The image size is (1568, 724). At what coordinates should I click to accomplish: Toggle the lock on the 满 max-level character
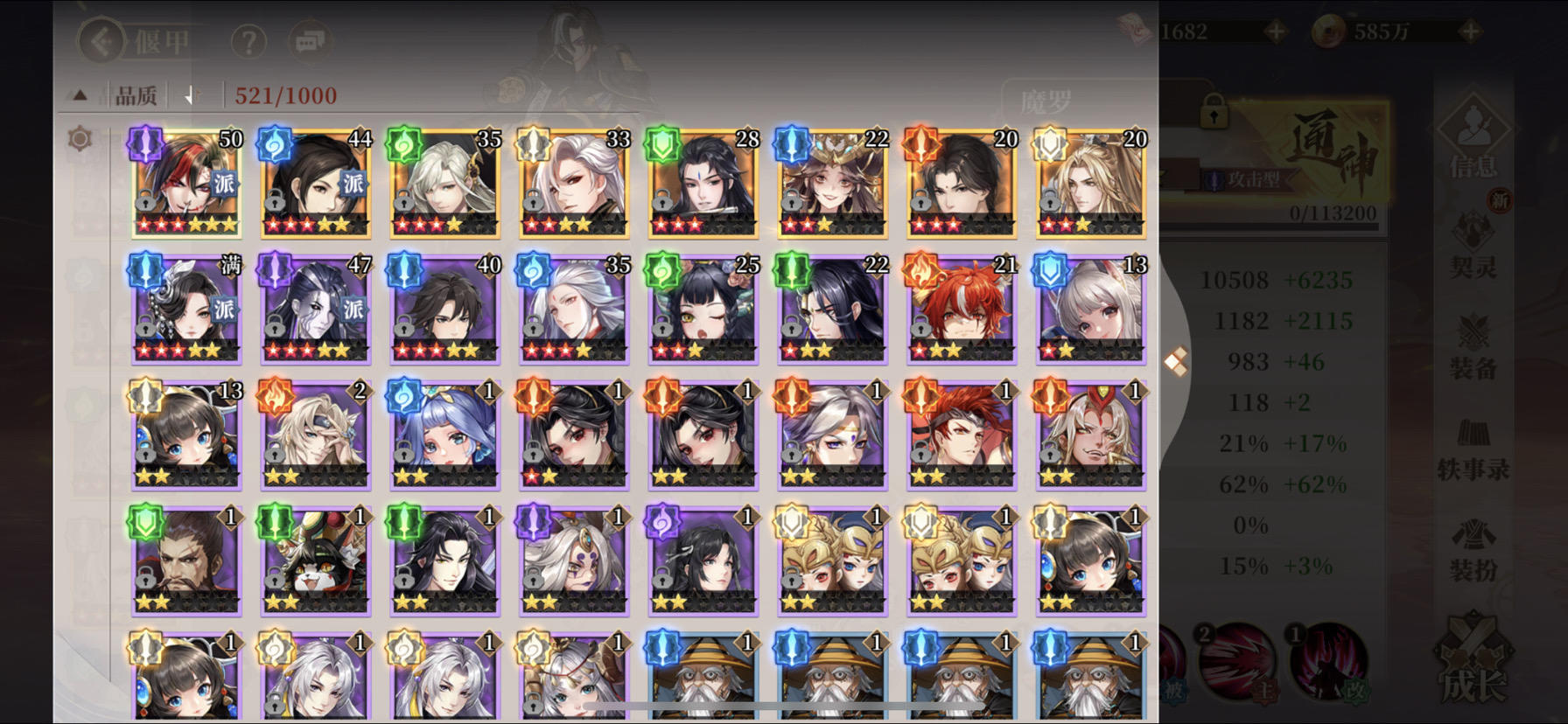pos(145,328)
